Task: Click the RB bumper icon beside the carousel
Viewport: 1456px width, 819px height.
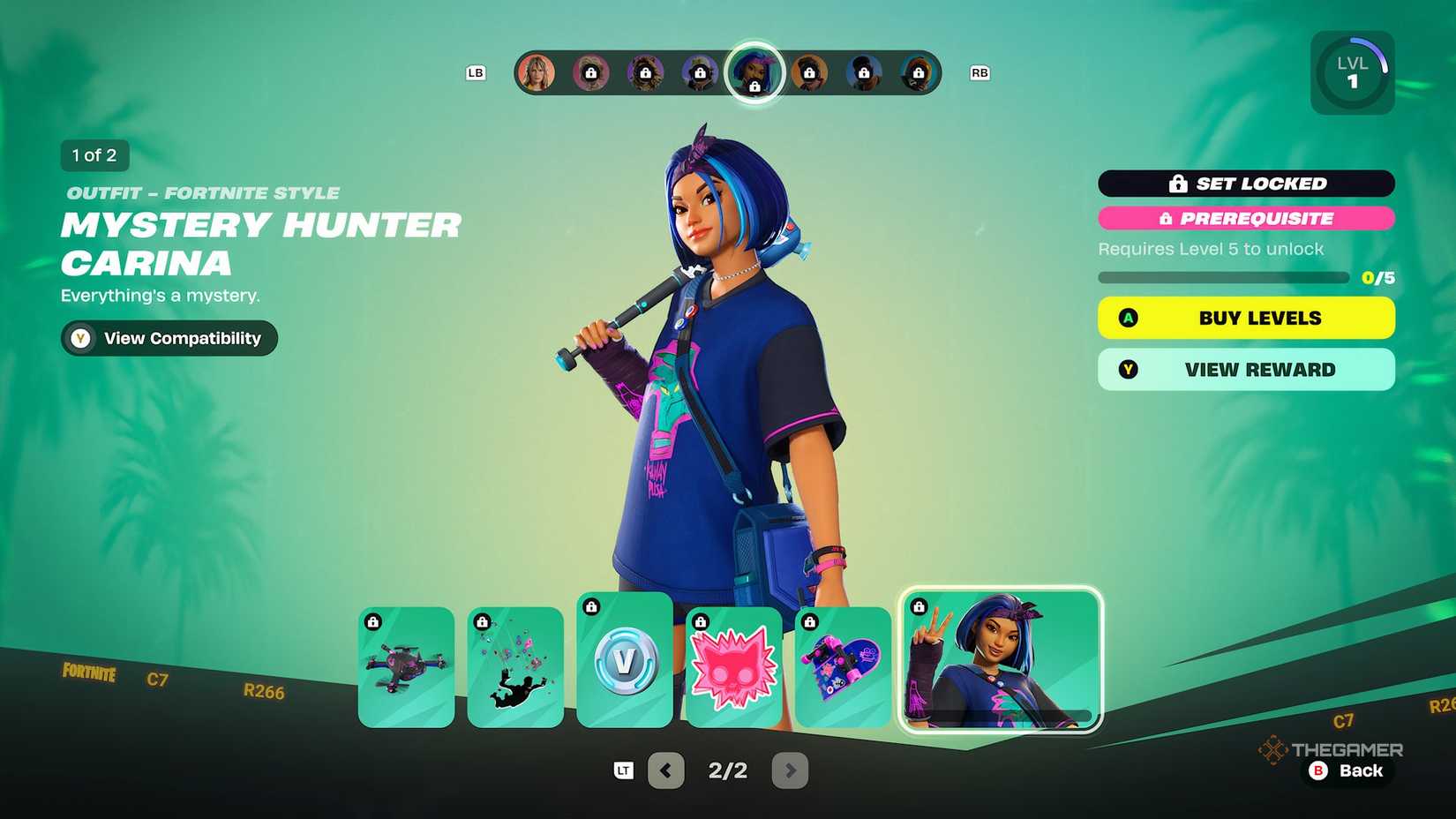Action: (979, 73)
